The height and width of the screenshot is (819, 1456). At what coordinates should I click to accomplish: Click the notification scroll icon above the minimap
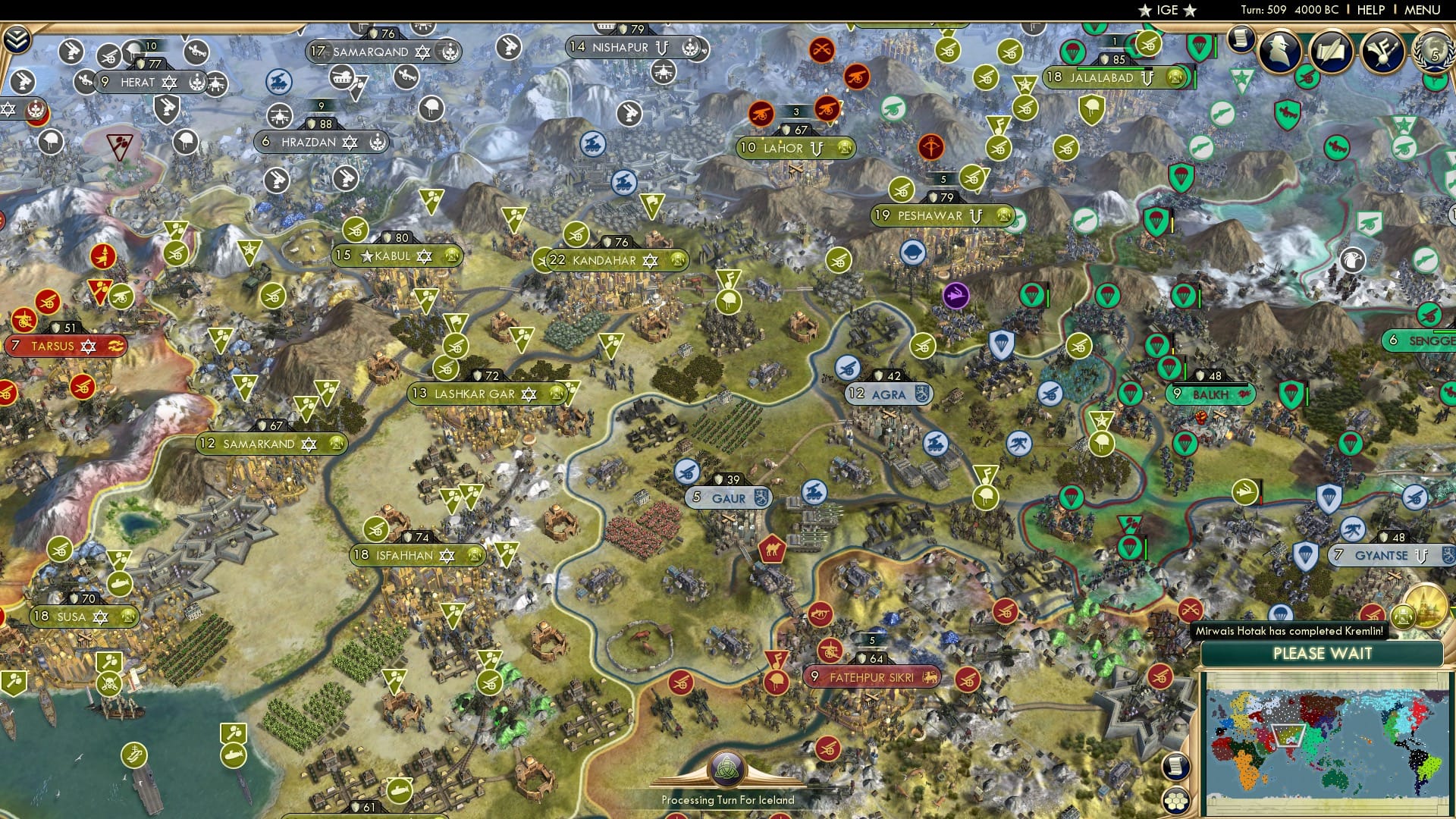pos(1175,767)
